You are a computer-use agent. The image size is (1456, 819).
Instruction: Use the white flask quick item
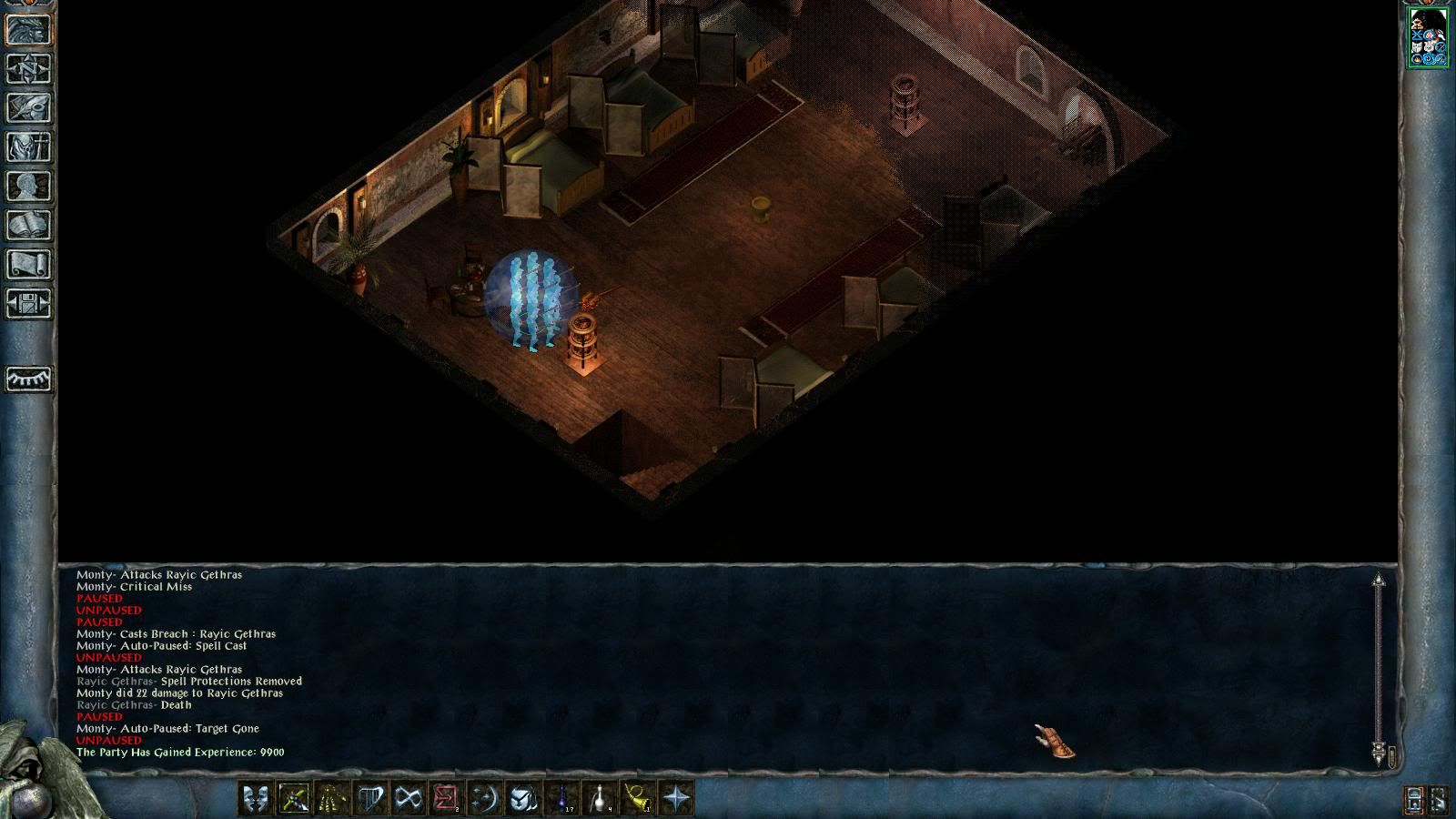pos(601,799)
